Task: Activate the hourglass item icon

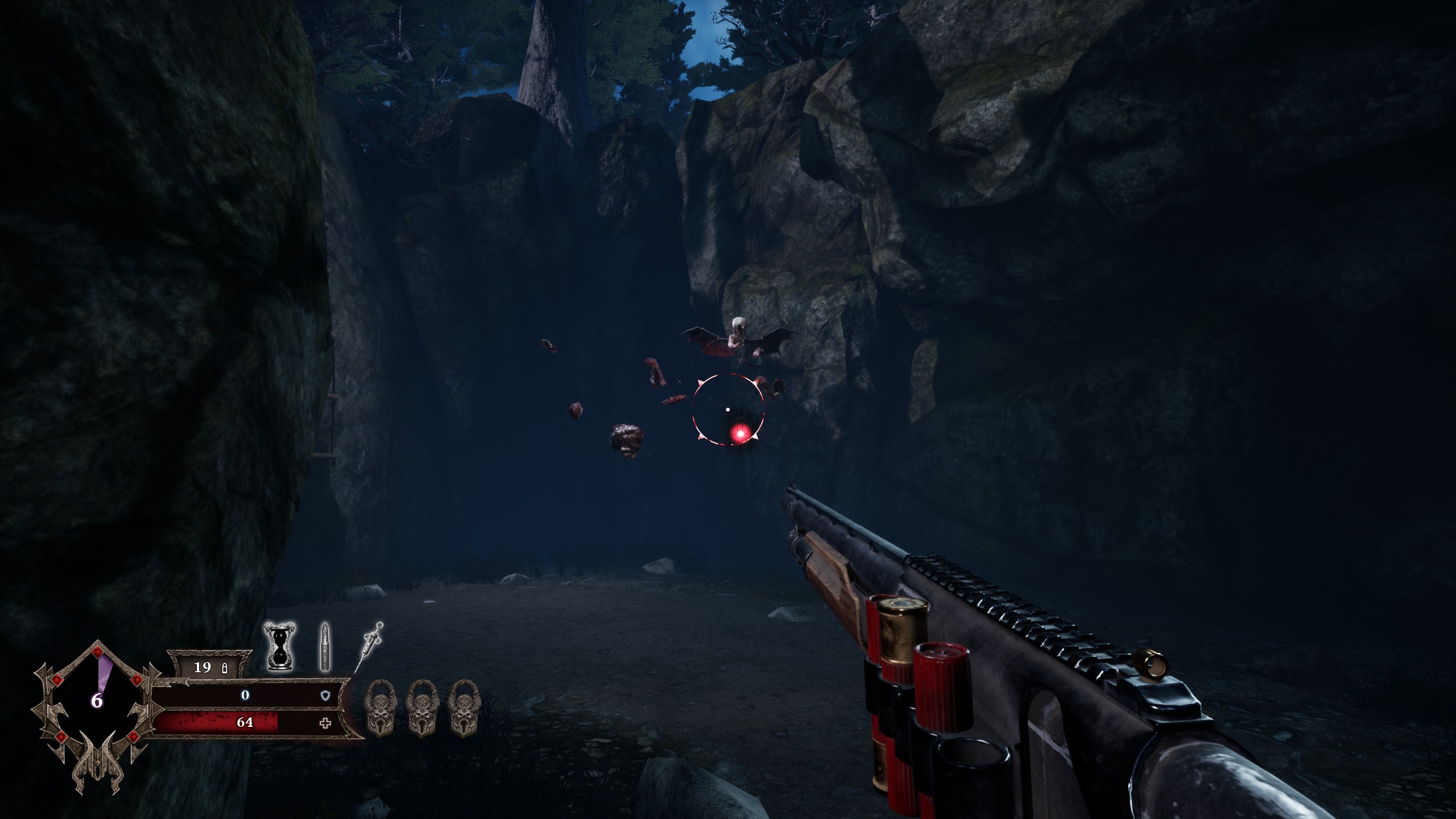Action: [280, 646]
